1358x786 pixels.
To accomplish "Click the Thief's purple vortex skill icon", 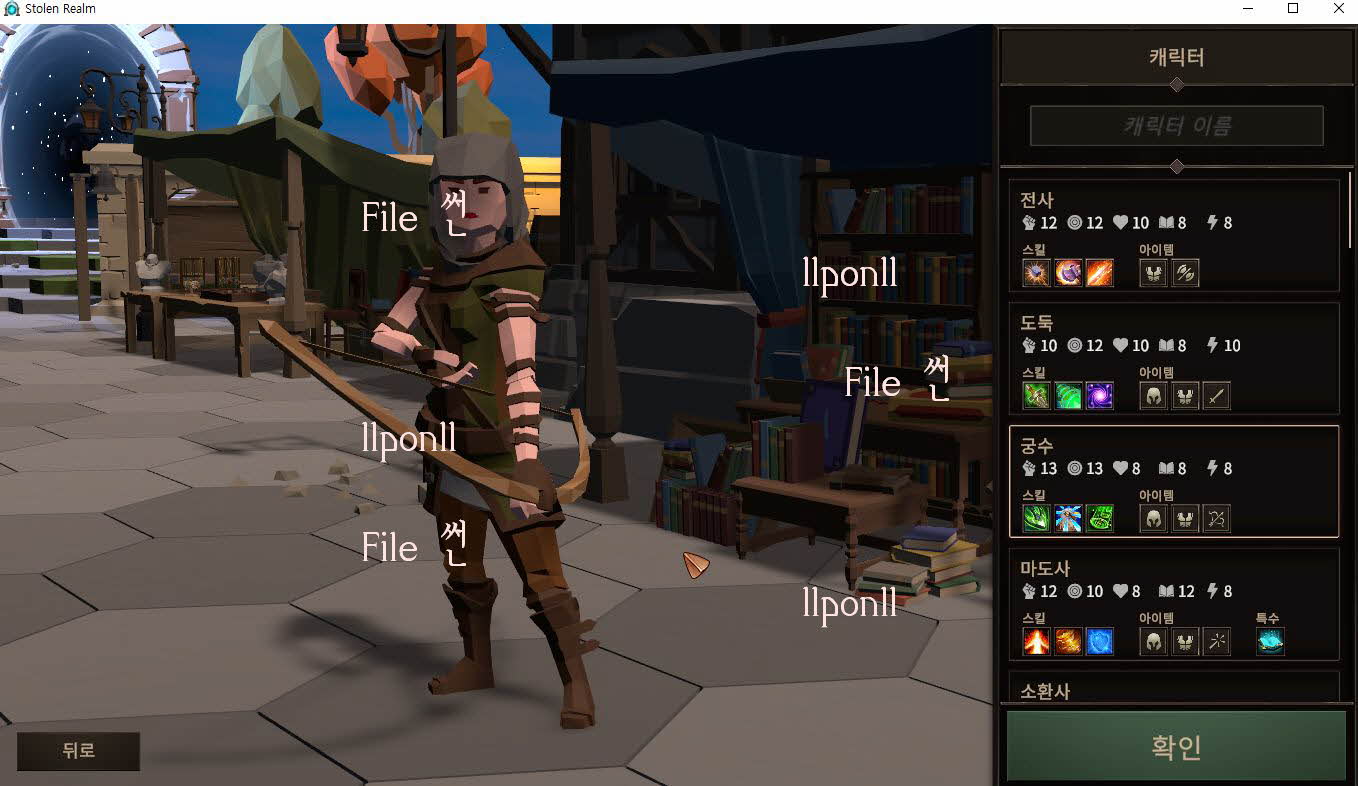I will click(x=1100, y=396).
